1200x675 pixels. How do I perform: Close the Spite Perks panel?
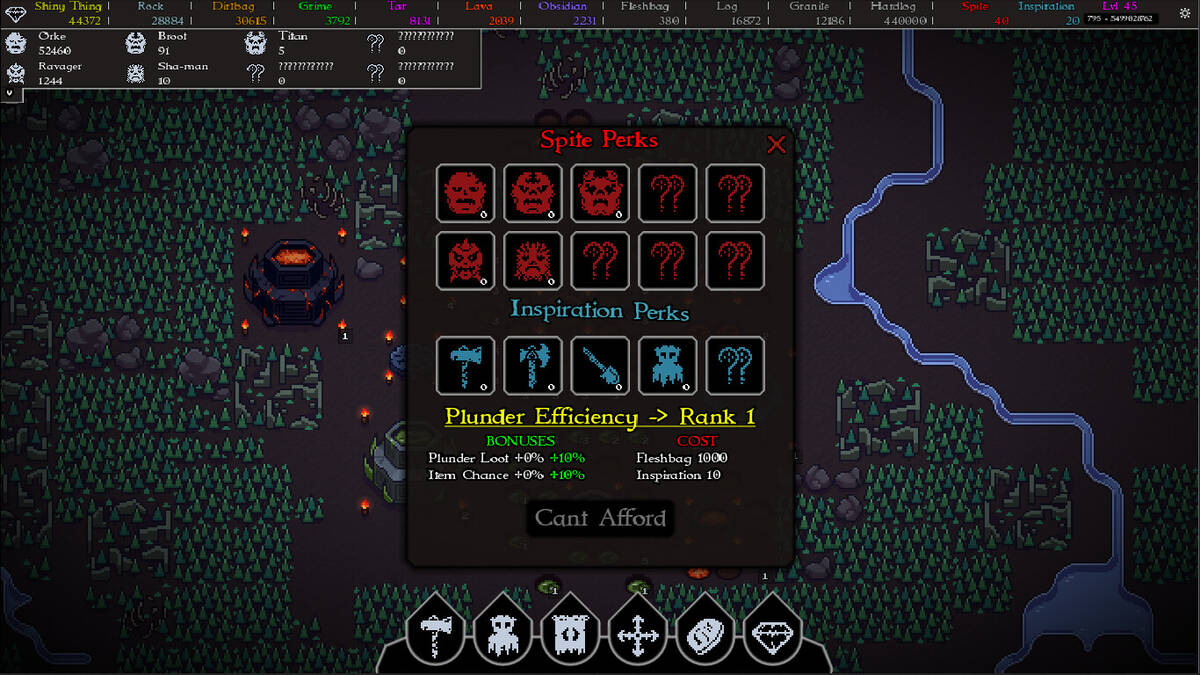776,144
